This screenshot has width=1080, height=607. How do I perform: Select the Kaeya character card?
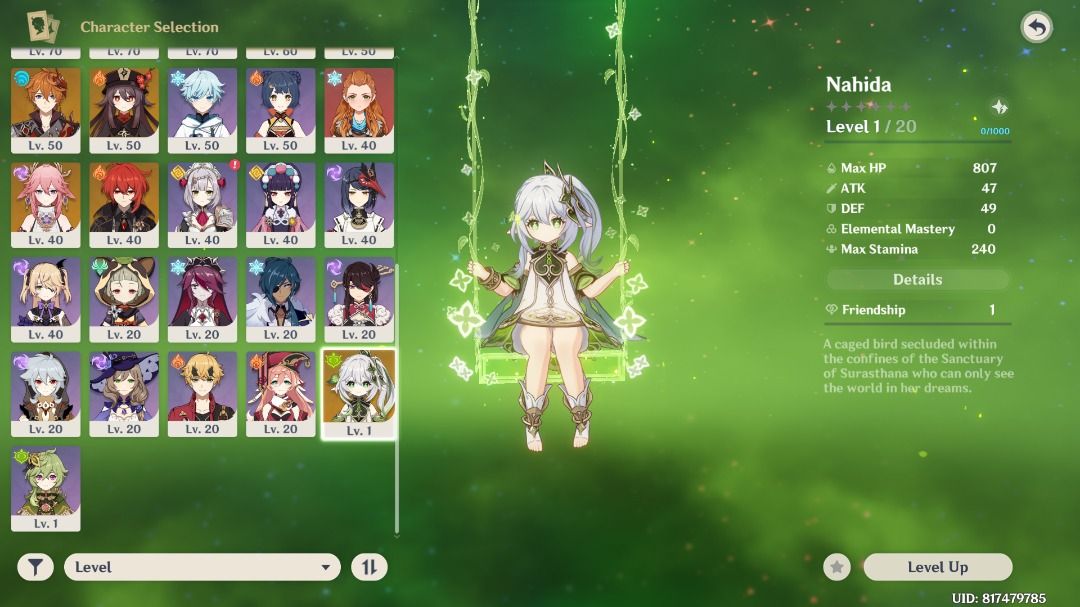click(x=281, y=298)
